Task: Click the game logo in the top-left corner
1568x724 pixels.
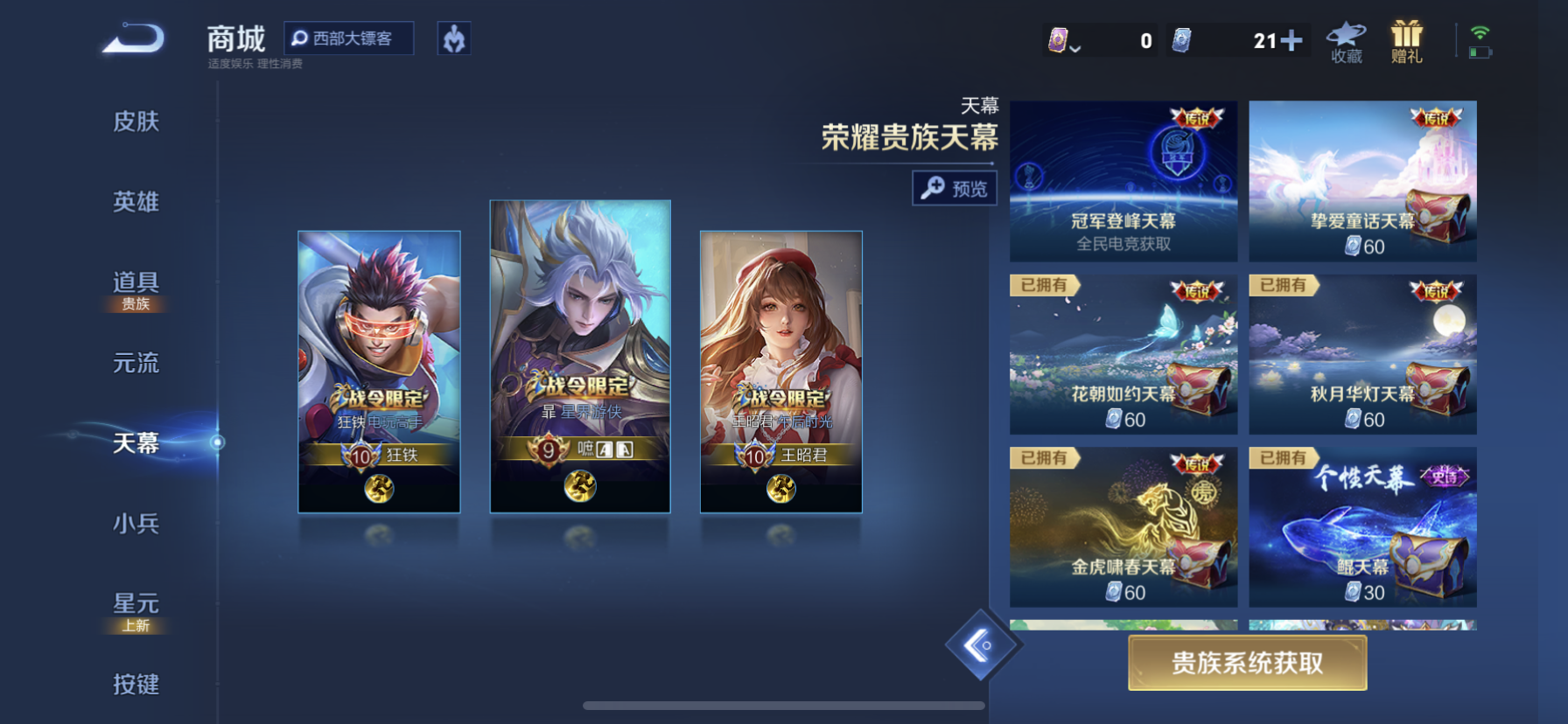Action: pos(135,39)
